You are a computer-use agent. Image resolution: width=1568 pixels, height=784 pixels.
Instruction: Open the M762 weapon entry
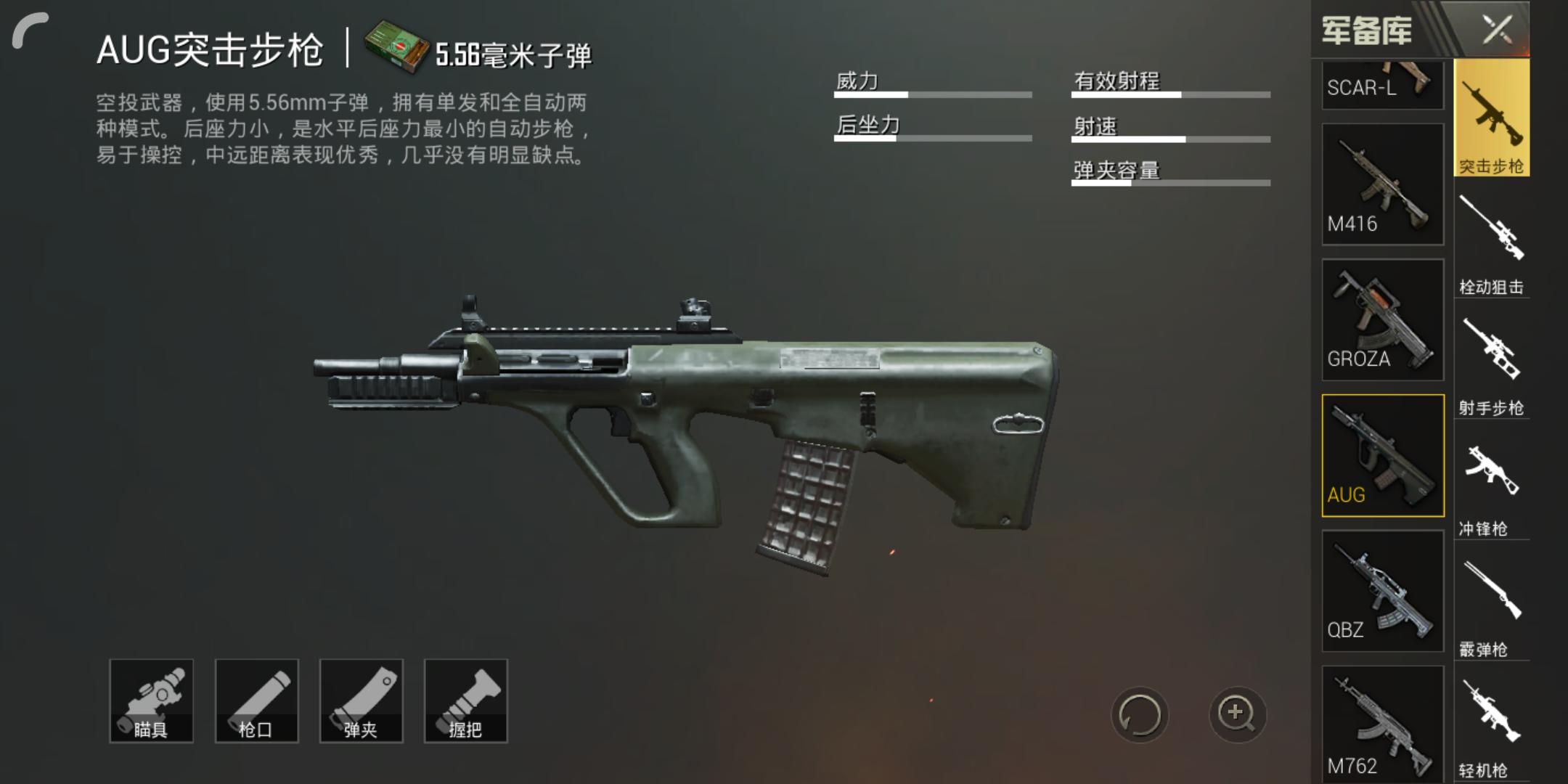point(1382,724)
